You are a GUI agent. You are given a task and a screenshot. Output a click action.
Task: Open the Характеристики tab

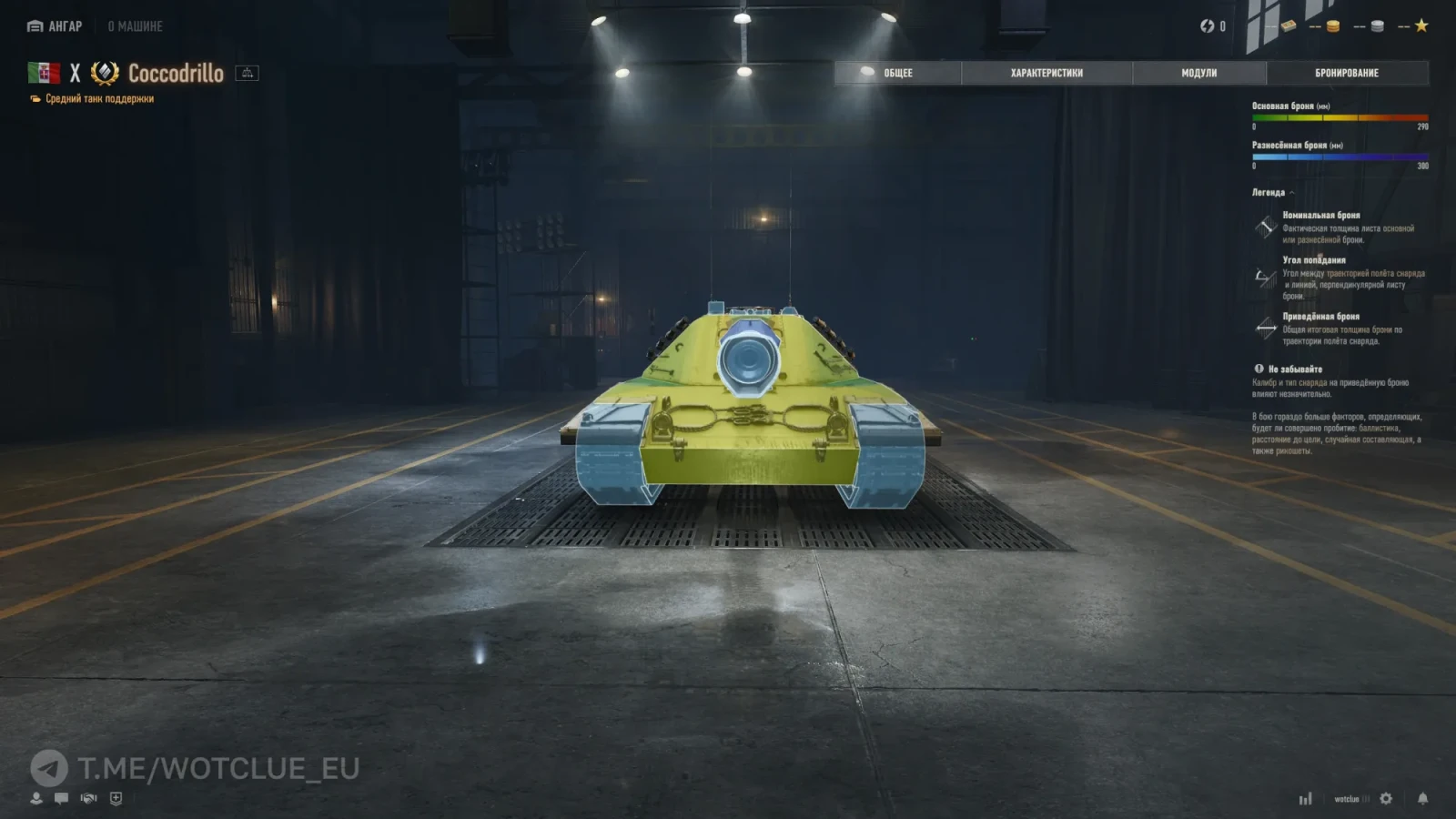tap(1046, 73)
